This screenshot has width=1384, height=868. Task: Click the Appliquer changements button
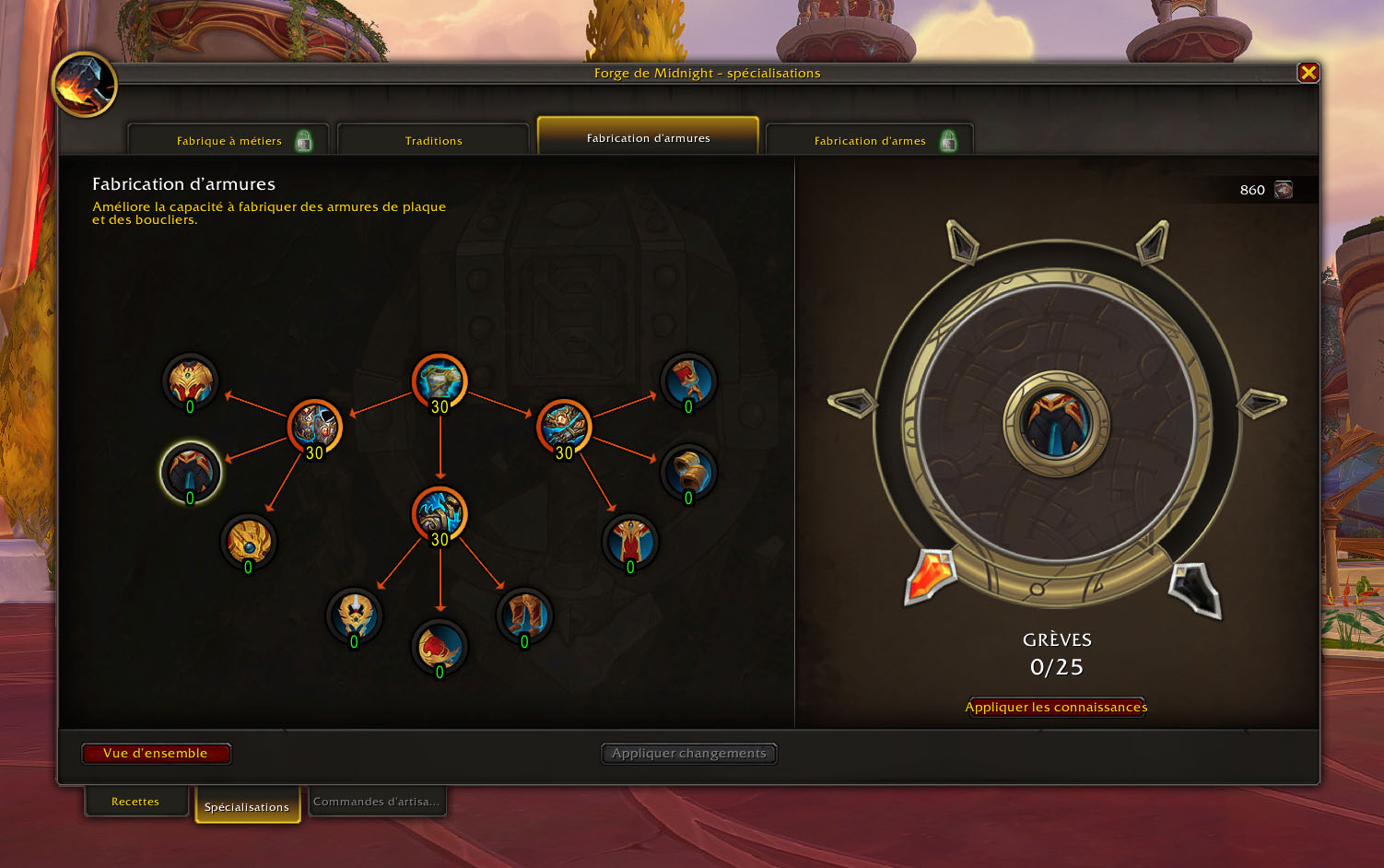[x=688, y=754]
